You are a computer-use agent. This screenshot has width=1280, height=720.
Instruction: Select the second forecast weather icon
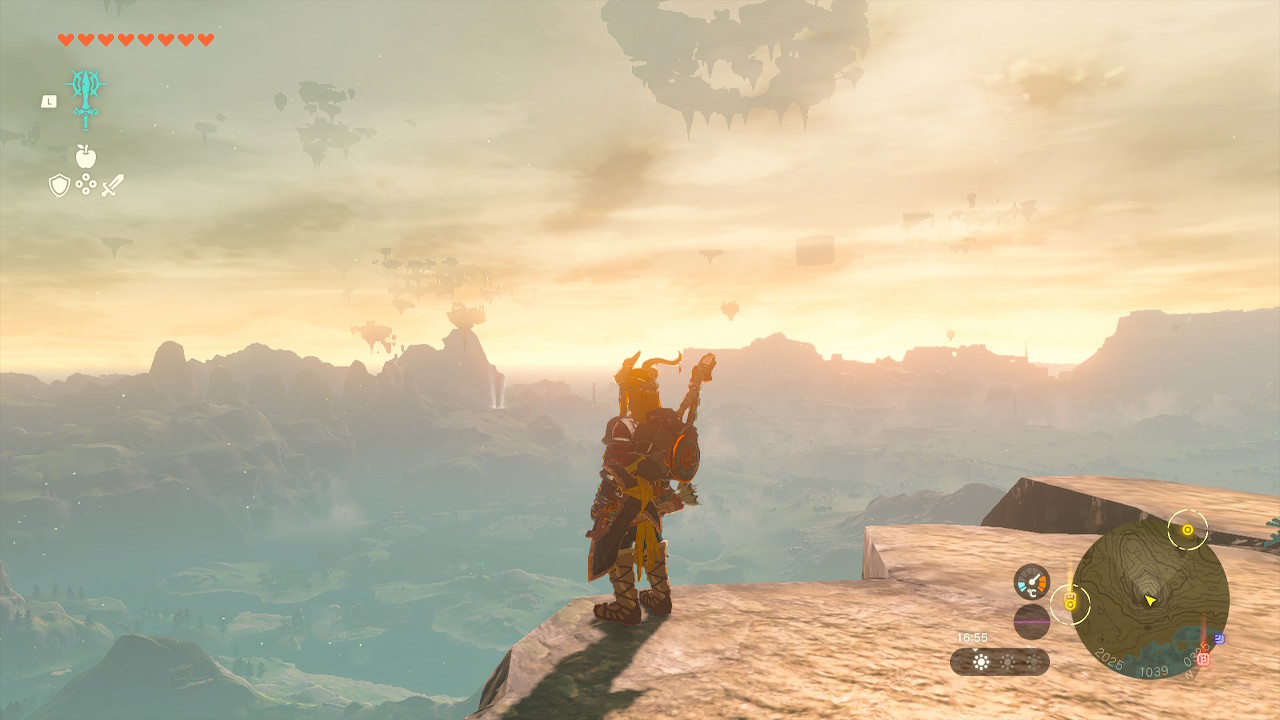tap(1008, 660)
